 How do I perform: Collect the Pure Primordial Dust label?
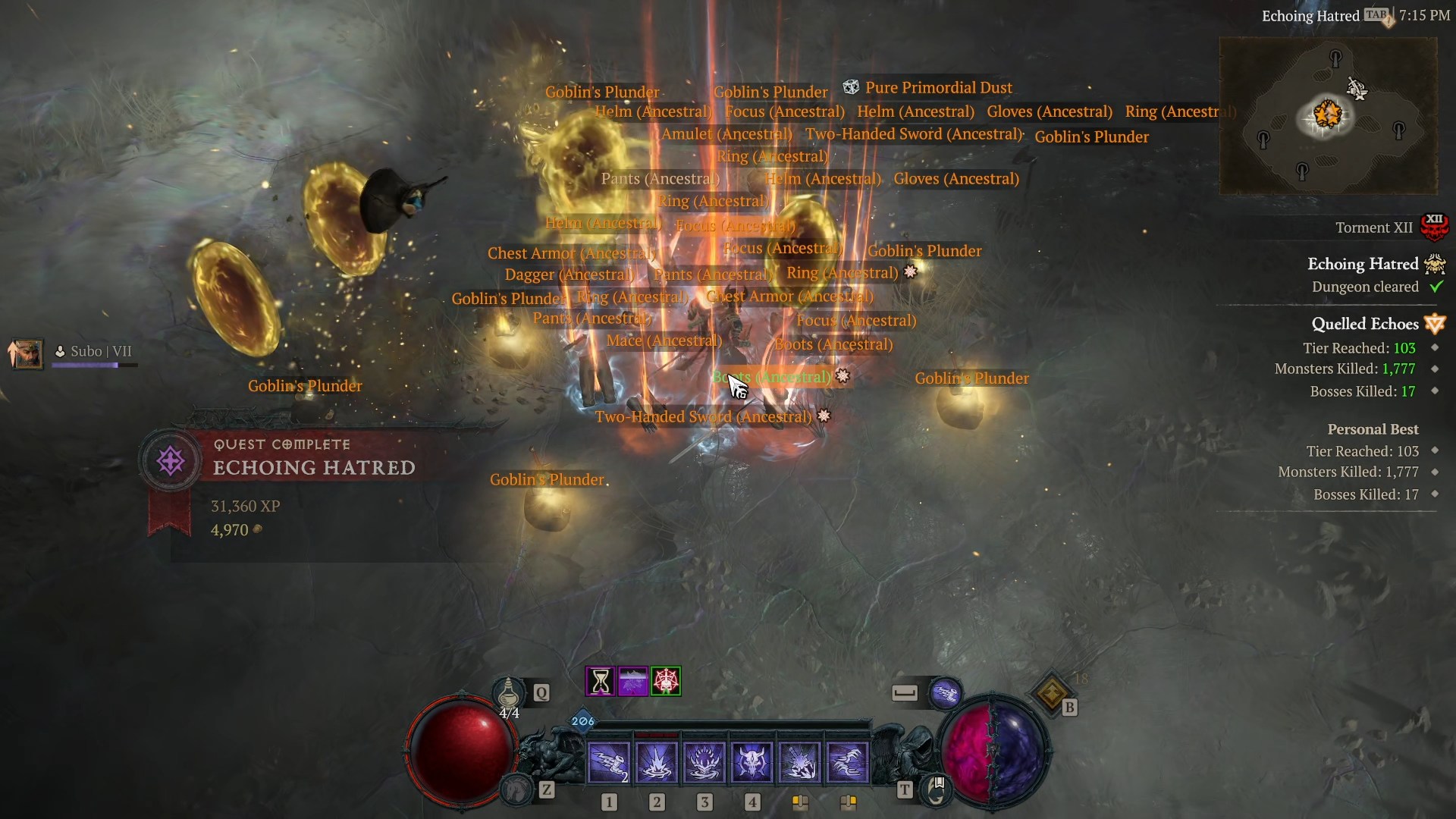coord(939,87)
